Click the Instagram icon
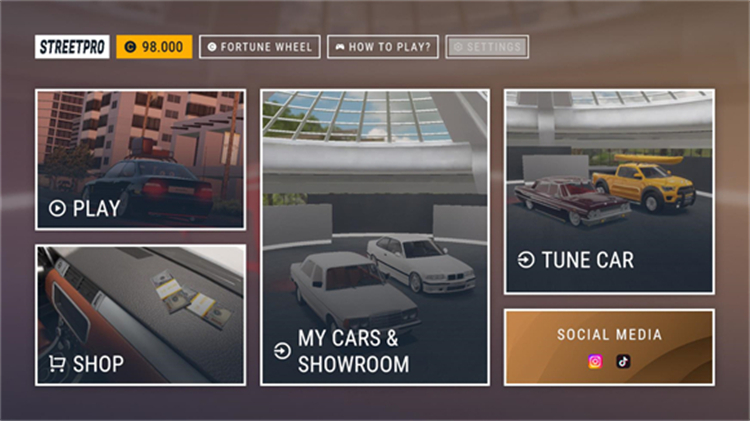The width and height of the screenshot is (750, 421). pos(595,362)
